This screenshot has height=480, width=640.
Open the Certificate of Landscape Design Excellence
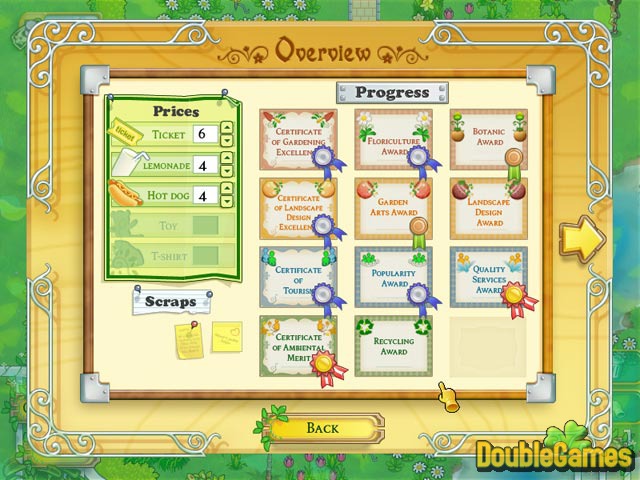298,208
